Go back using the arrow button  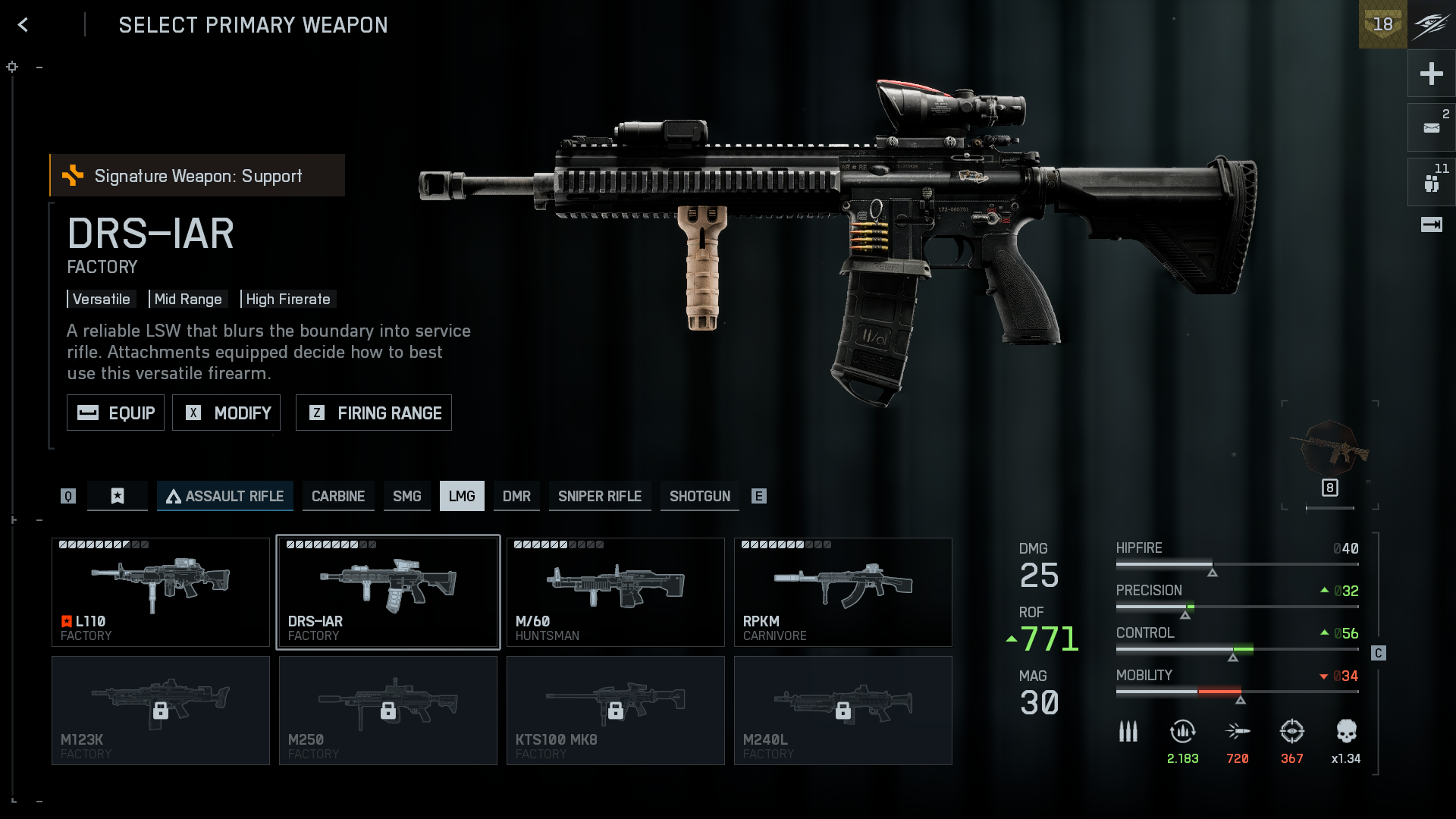click(24, 25)
